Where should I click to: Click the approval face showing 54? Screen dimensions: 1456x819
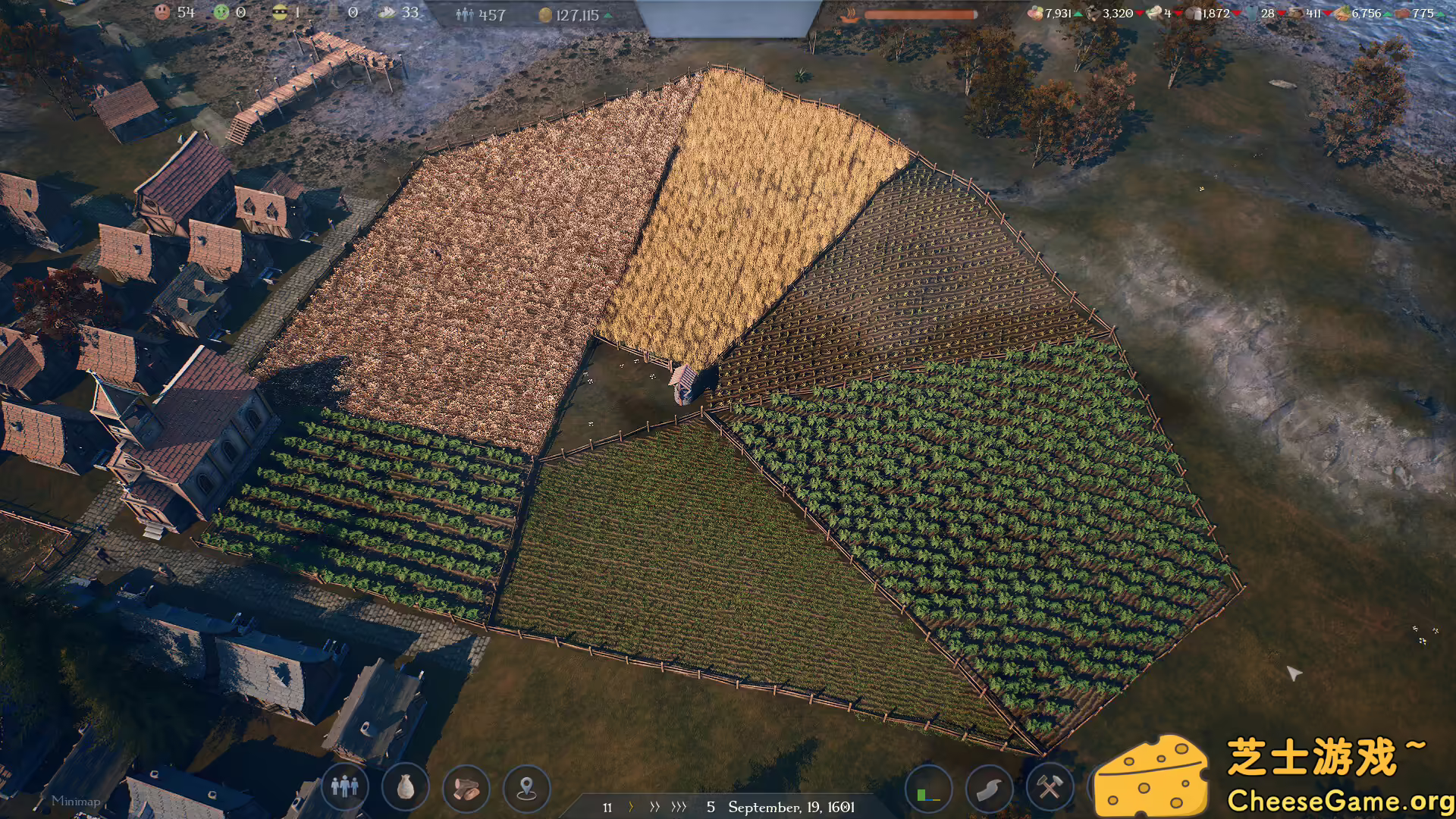click(174, 12)
